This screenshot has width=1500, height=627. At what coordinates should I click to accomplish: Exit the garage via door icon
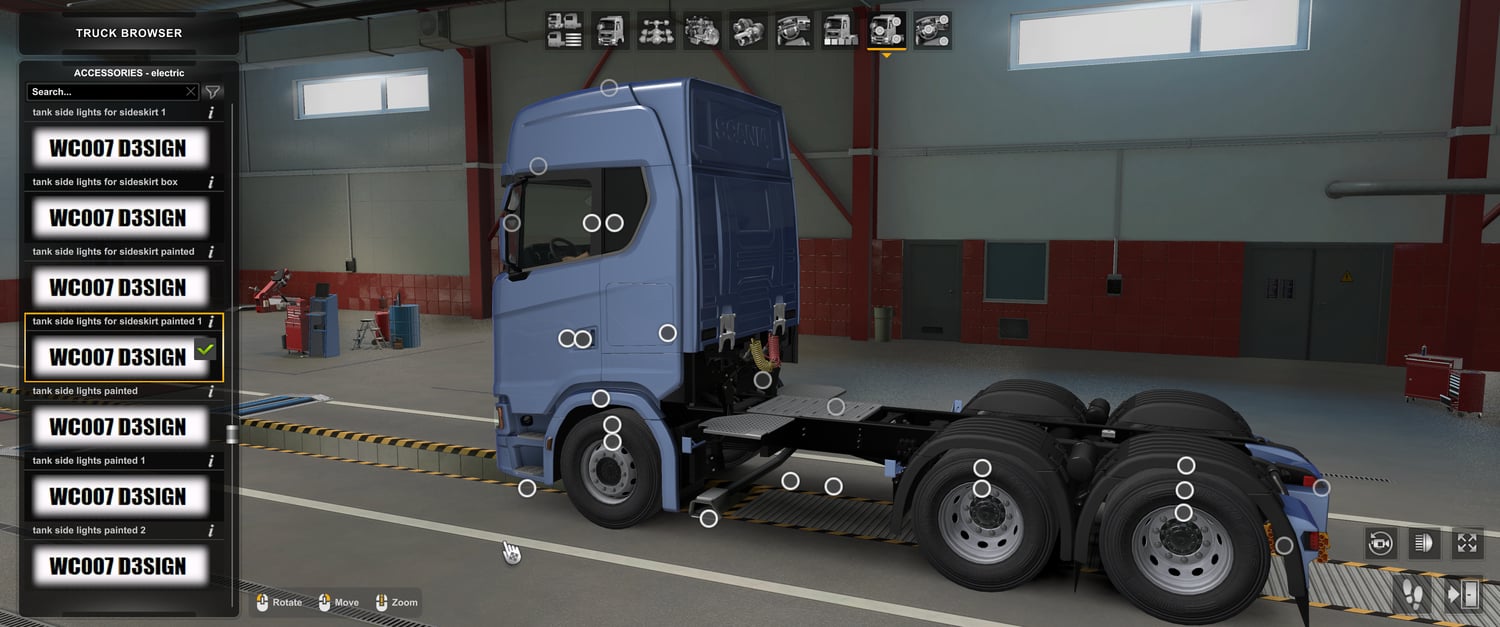pyautogui.click(x=1463, y=594)
